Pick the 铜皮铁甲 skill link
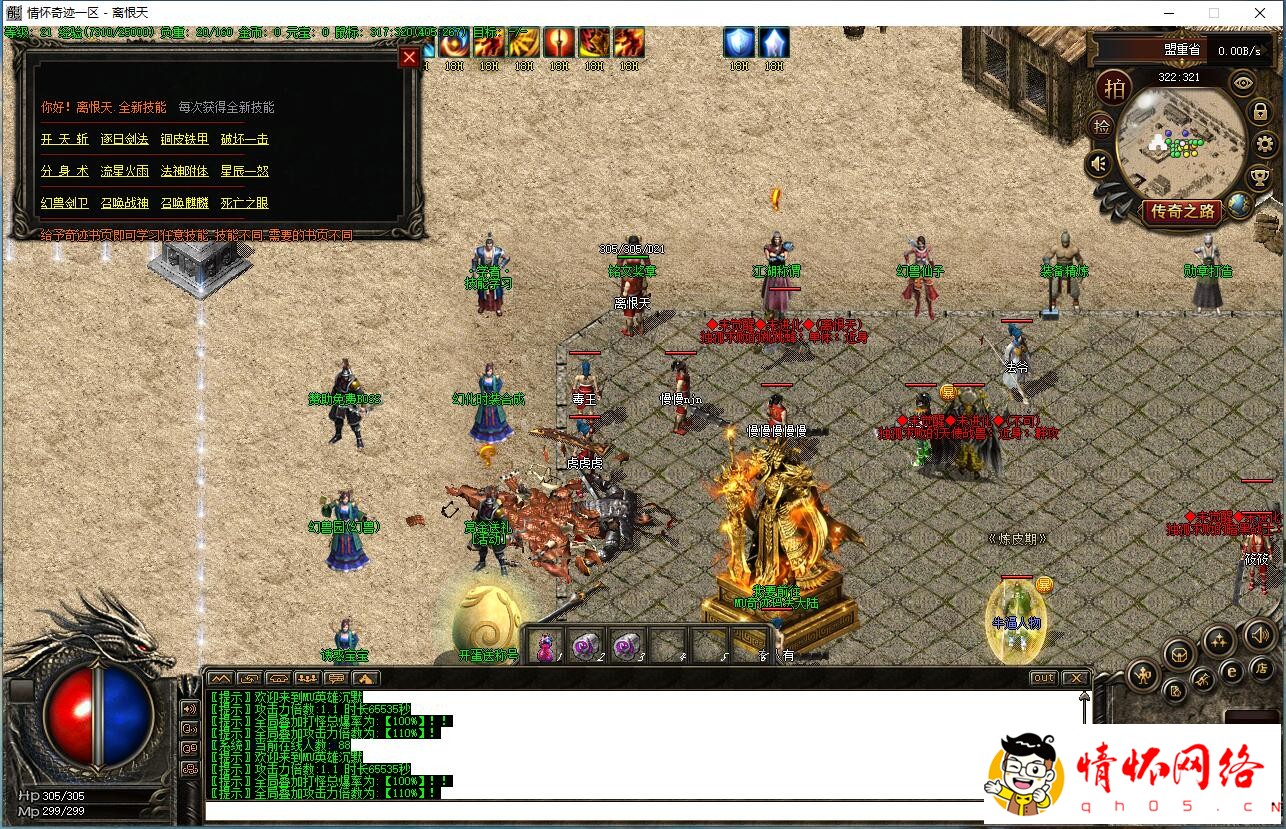 click(185, 140)
